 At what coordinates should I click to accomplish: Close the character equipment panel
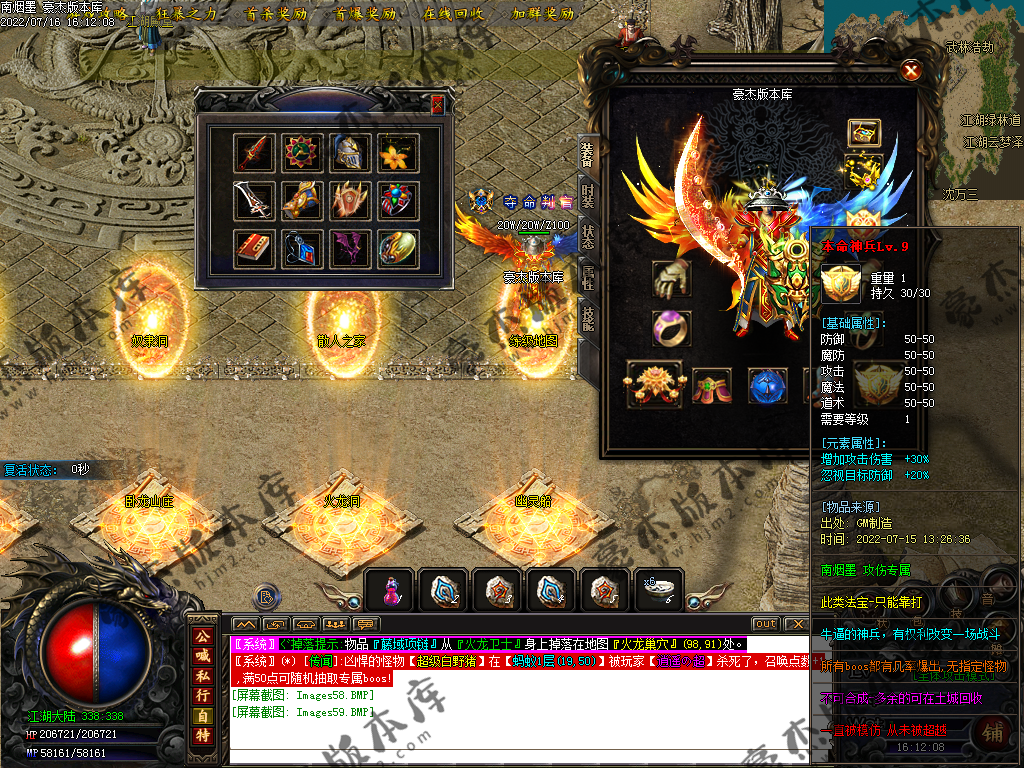click(x=910, y=71)
